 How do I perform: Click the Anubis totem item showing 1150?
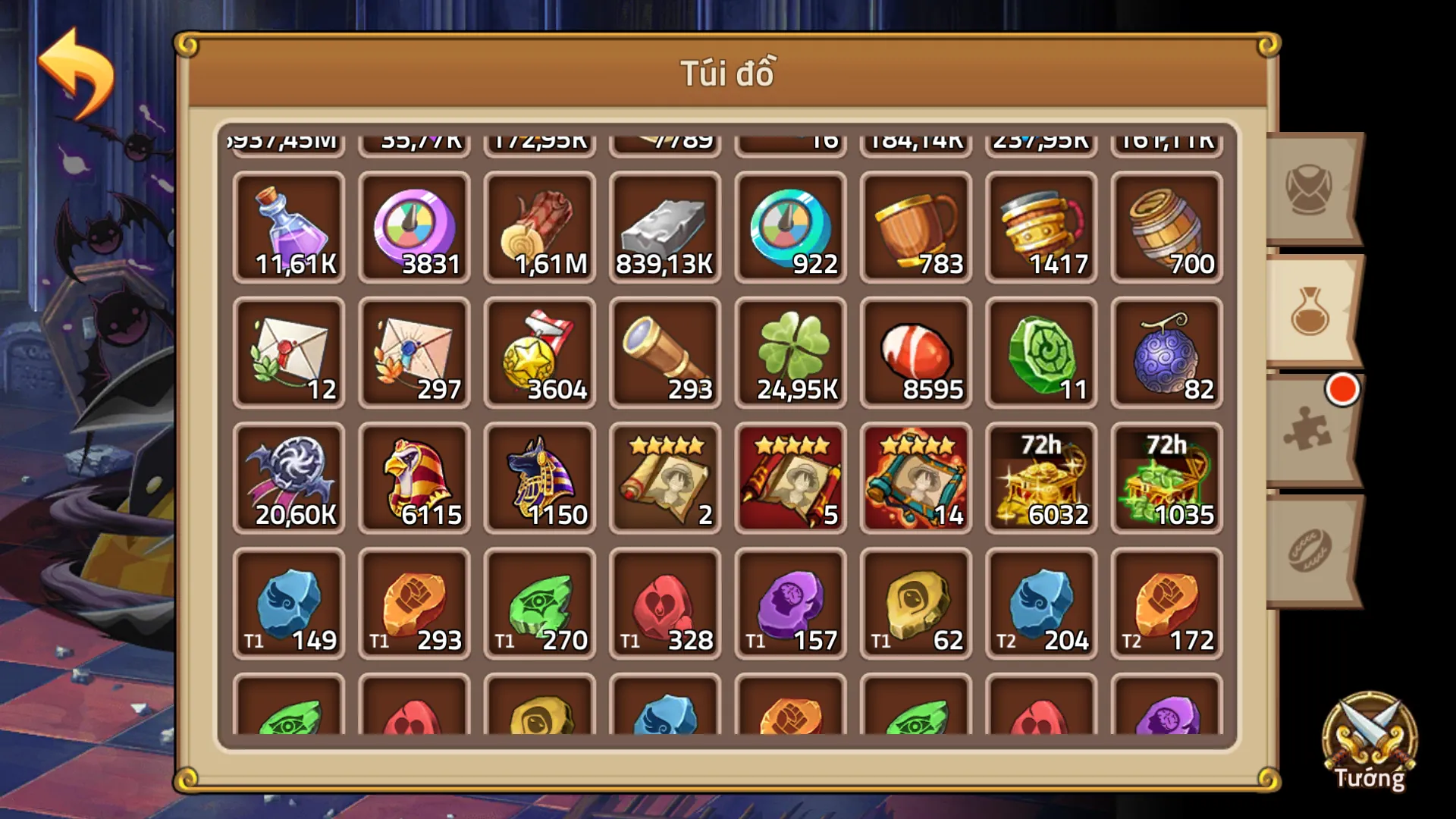tap(539, 478)
